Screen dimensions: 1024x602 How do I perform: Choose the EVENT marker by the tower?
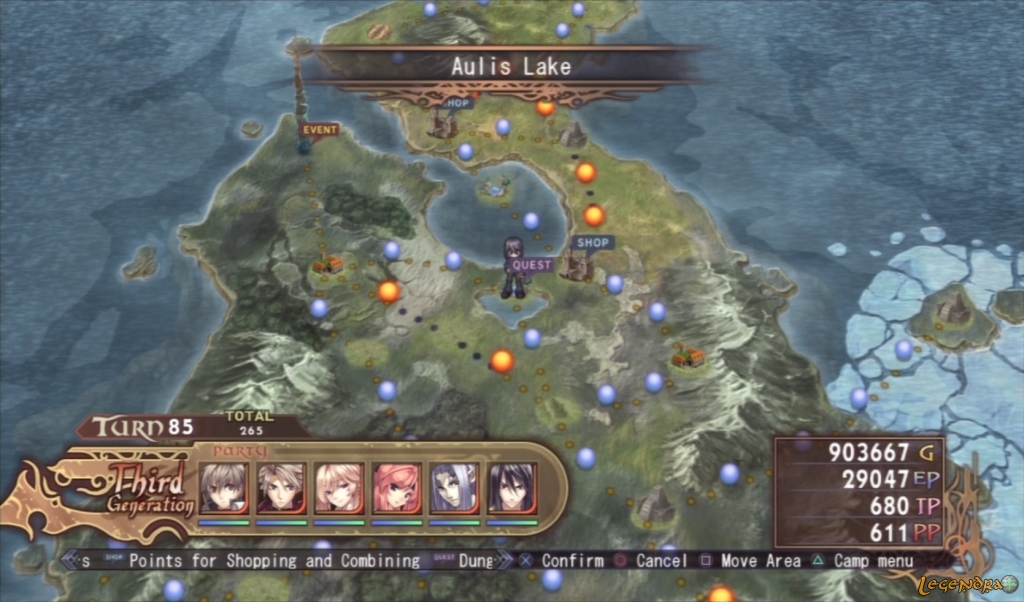pos(319,129)
